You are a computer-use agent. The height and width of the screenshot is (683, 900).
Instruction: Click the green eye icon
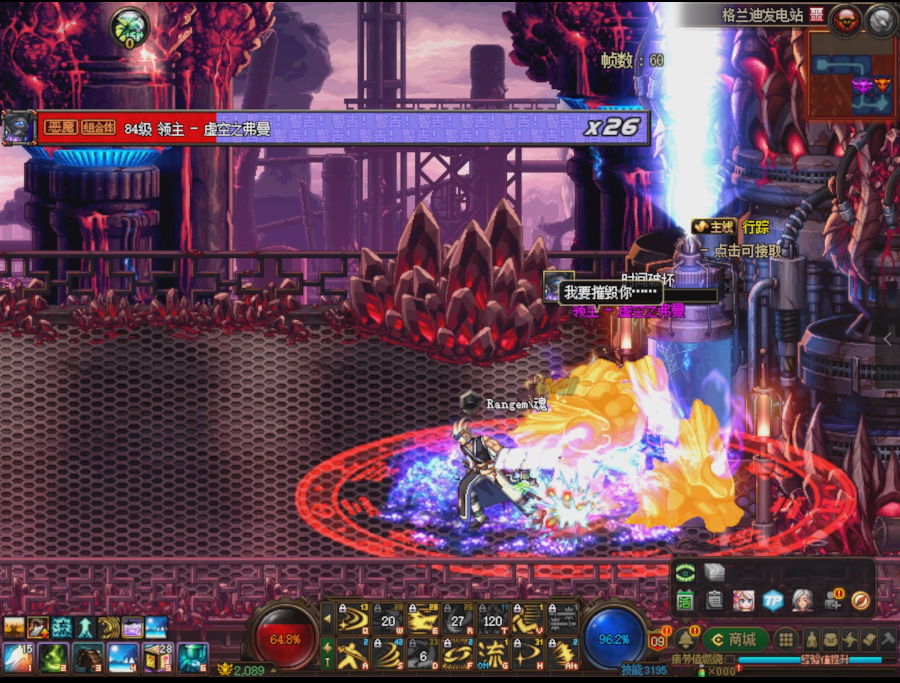[685, 573]
